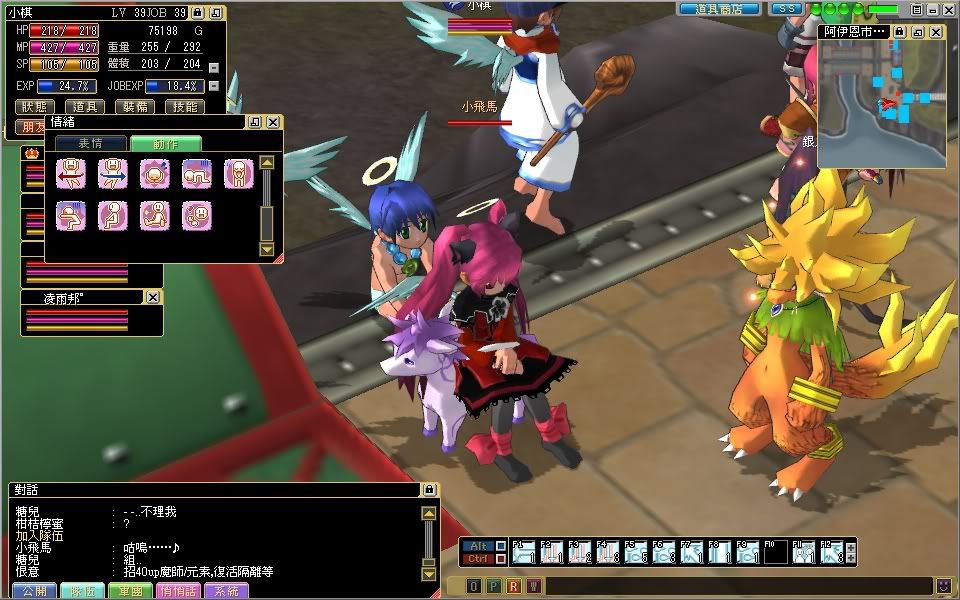Open the 裝備 equipment window

click(x=134, y=106)
